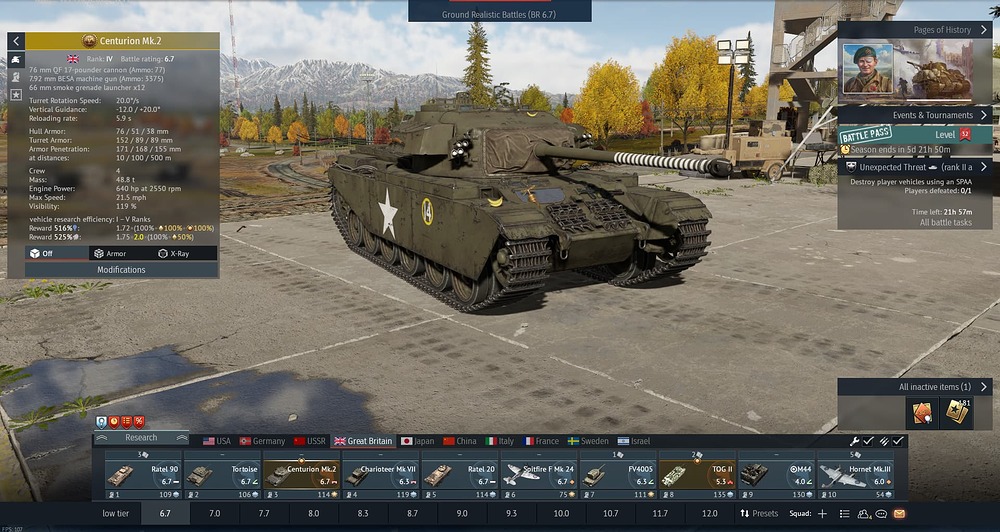The width and height of the screenshot is (1000, 532).
Task: Select the low tier preset
Action: click(x=116, y=513)
